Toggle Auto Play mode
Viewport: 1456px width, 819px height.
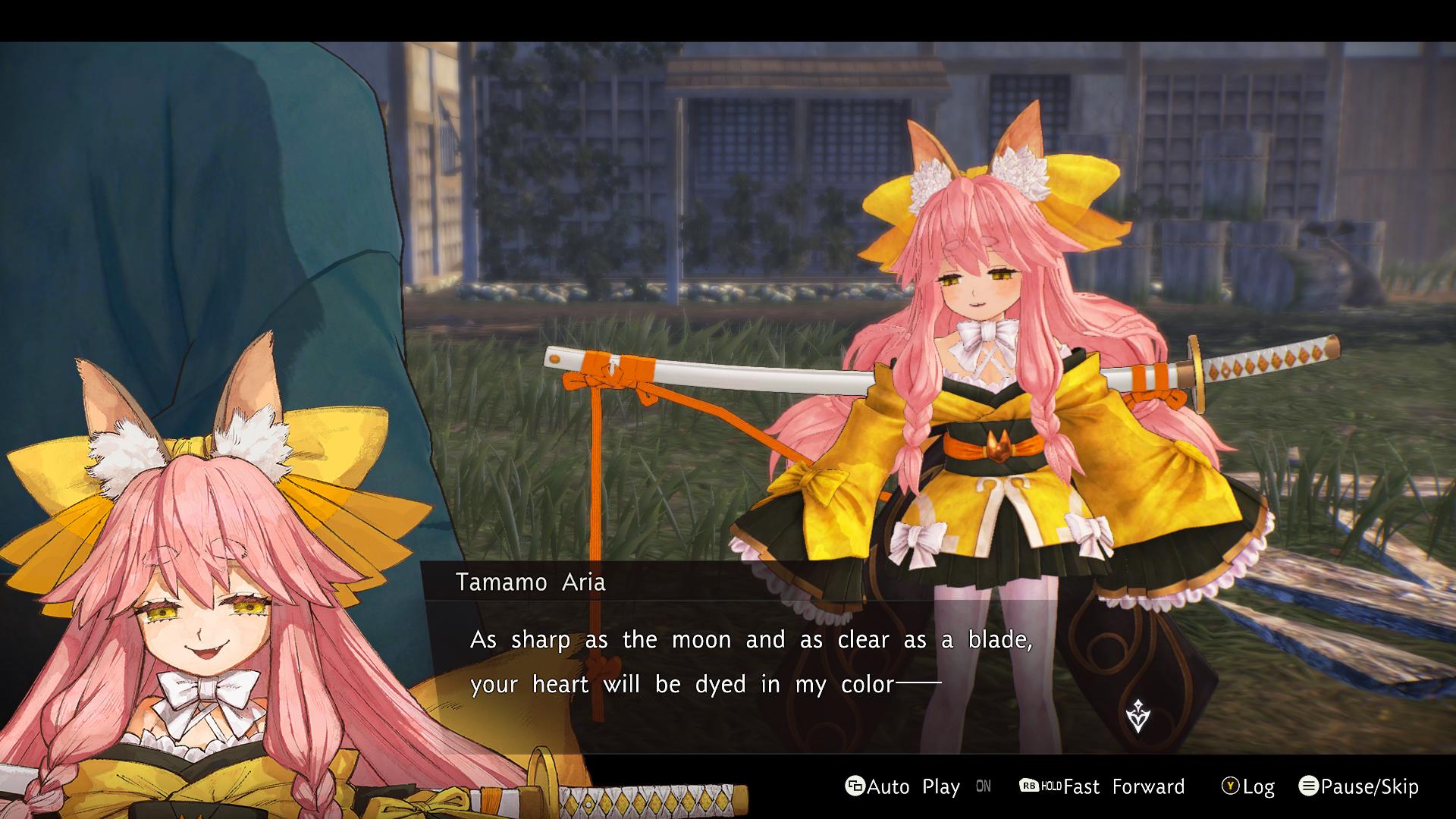902,786
